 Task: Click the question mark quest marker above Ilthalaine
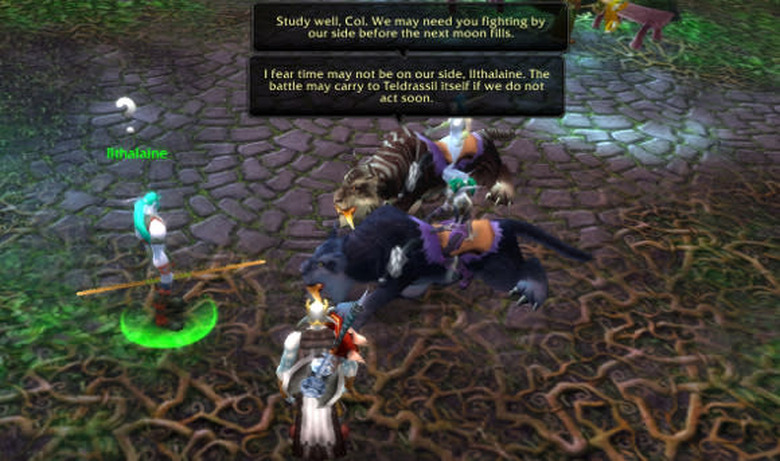tap(126, 113)
